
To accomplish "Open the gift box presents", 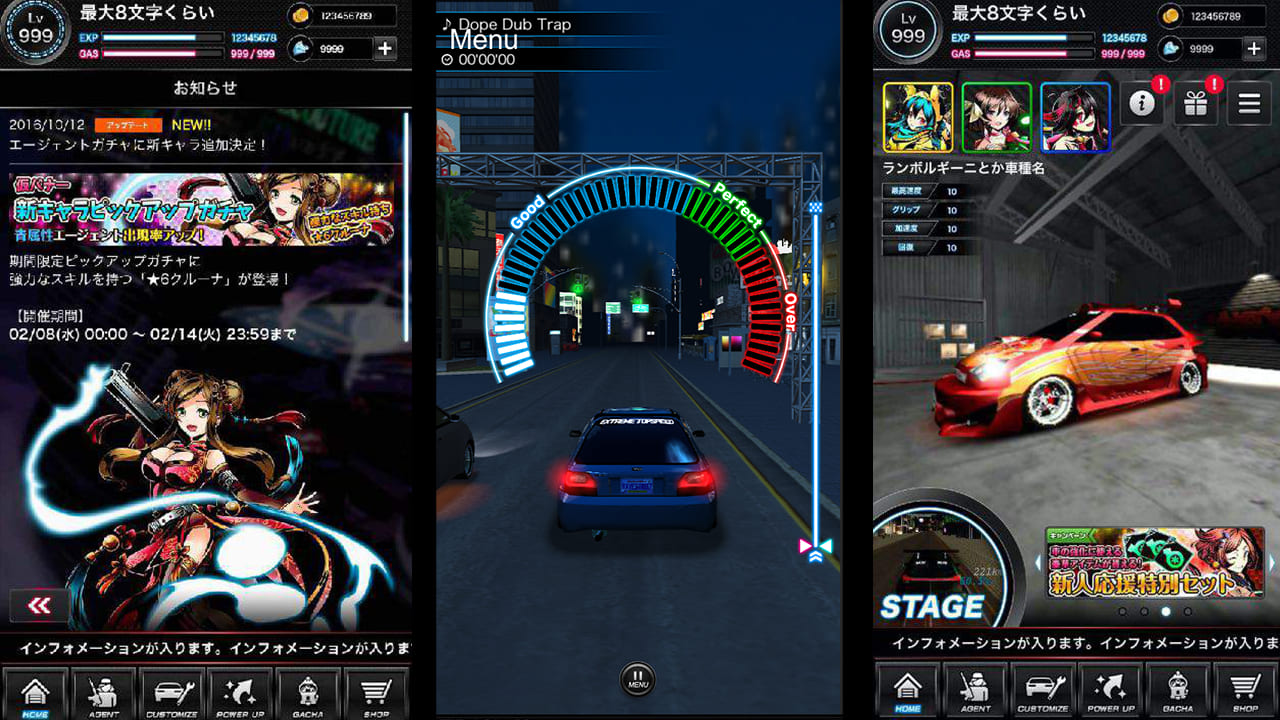I will 1196,104.
